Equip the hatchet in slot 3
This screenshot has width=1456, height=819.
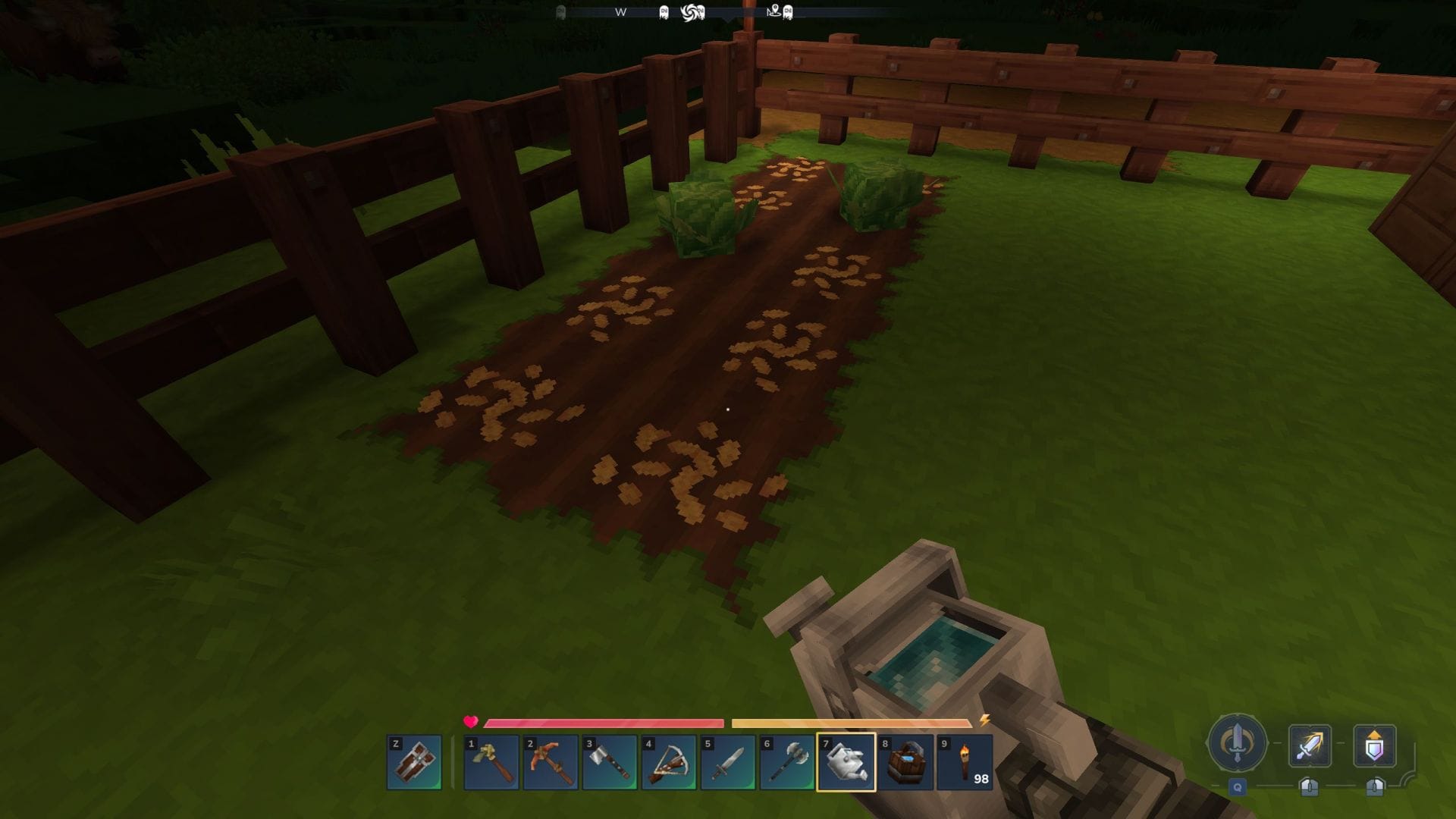610,762
